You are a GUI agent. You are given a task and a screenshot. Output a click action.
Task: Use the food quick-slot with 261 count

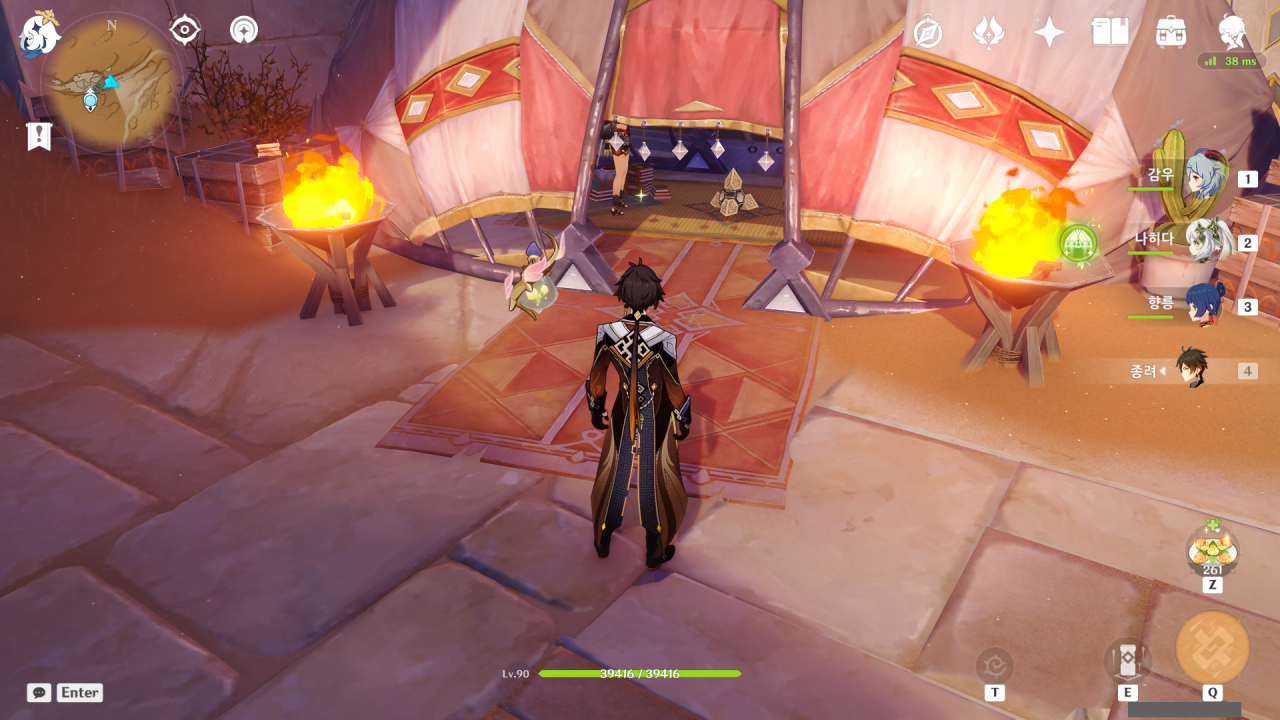coord(1212,550)
